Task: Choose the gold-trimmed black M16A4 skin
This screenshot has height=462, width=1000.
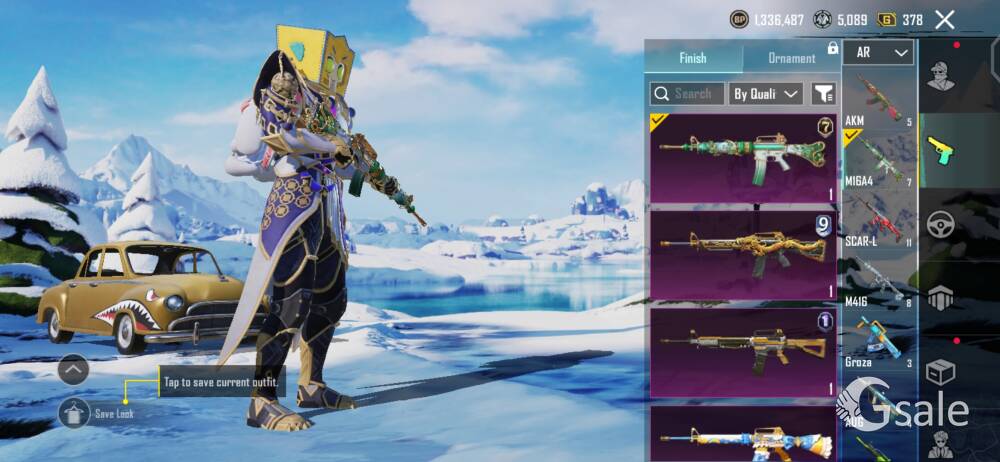Action: (743, 352)
